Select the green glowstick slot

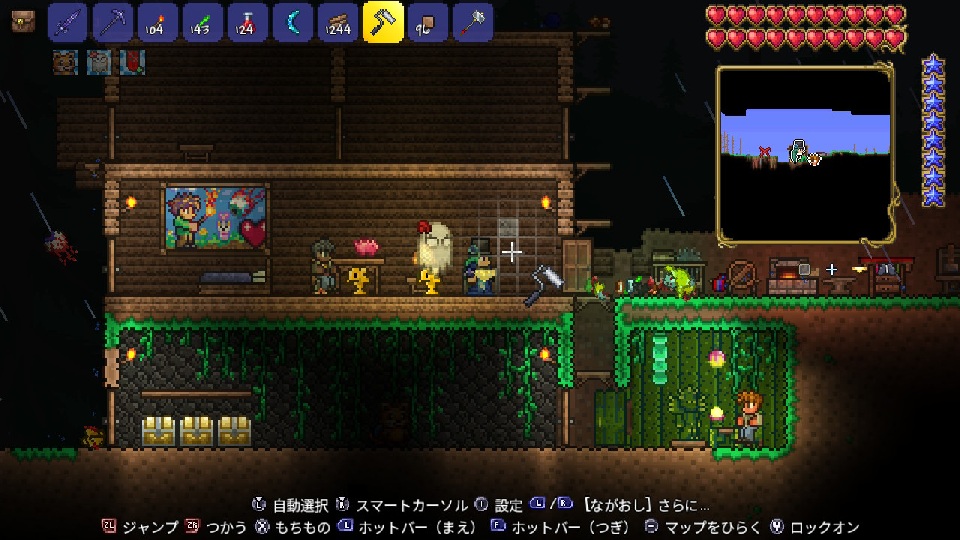[x=202, y=22]
